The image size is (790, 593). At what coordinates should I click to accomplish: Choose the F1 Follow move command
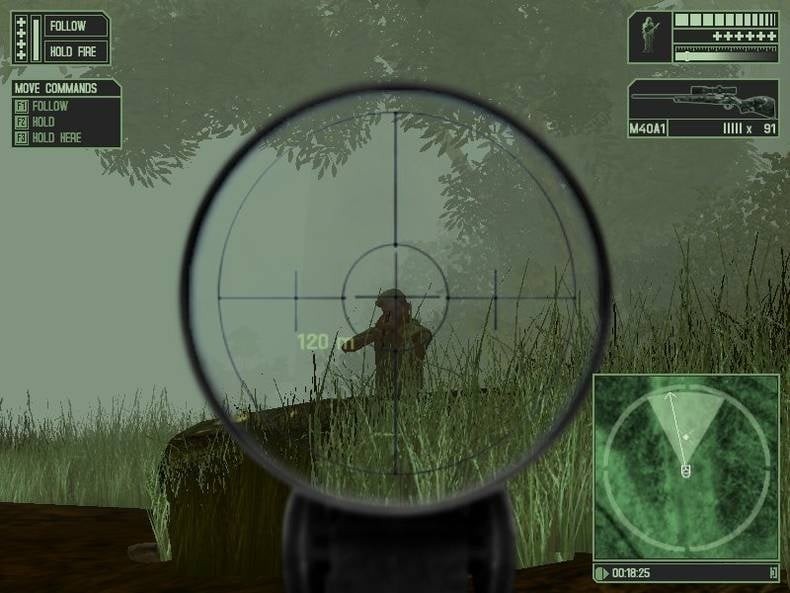(50, 106)
